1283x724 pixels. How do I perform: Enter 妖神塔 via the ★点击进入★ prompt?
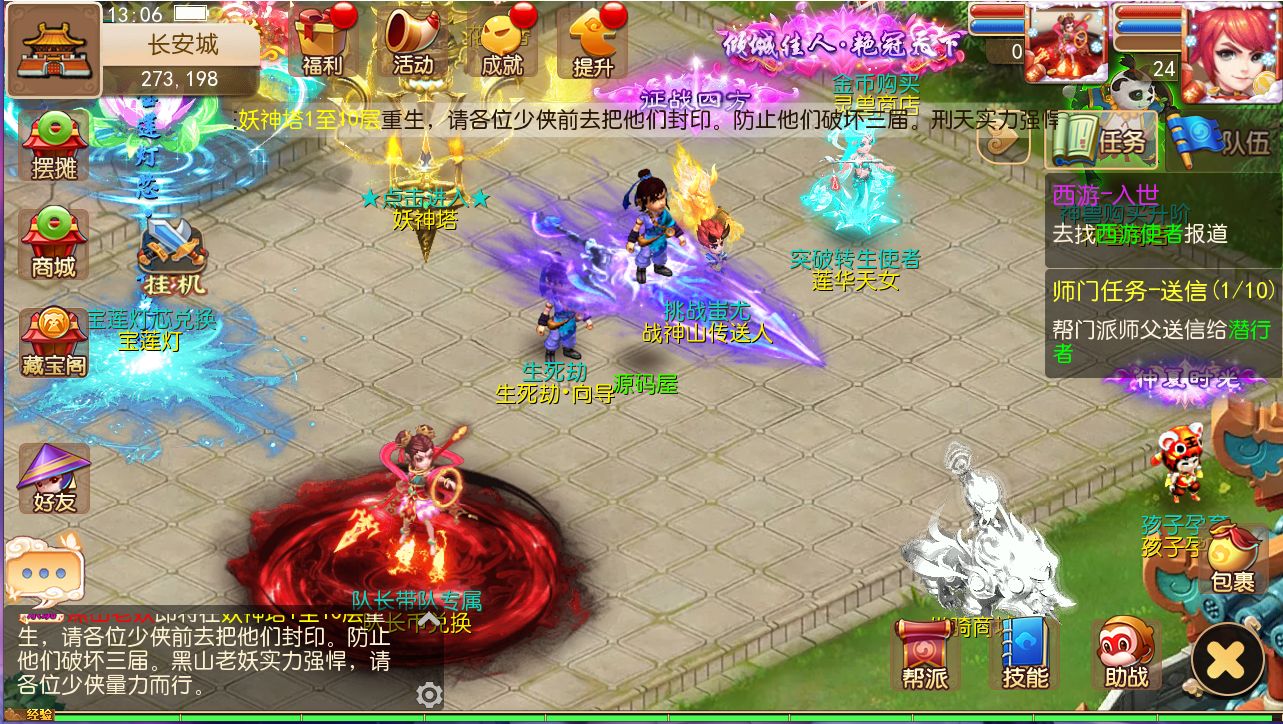[423, 199]
